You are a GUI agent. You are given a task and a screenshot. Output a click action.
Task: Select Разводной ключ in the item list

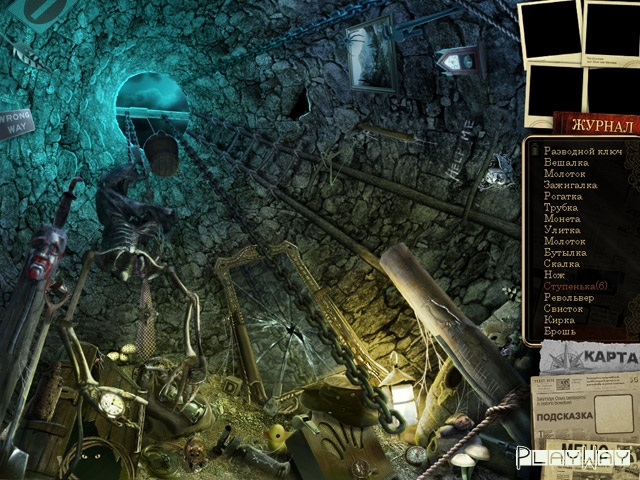[582, 151]
